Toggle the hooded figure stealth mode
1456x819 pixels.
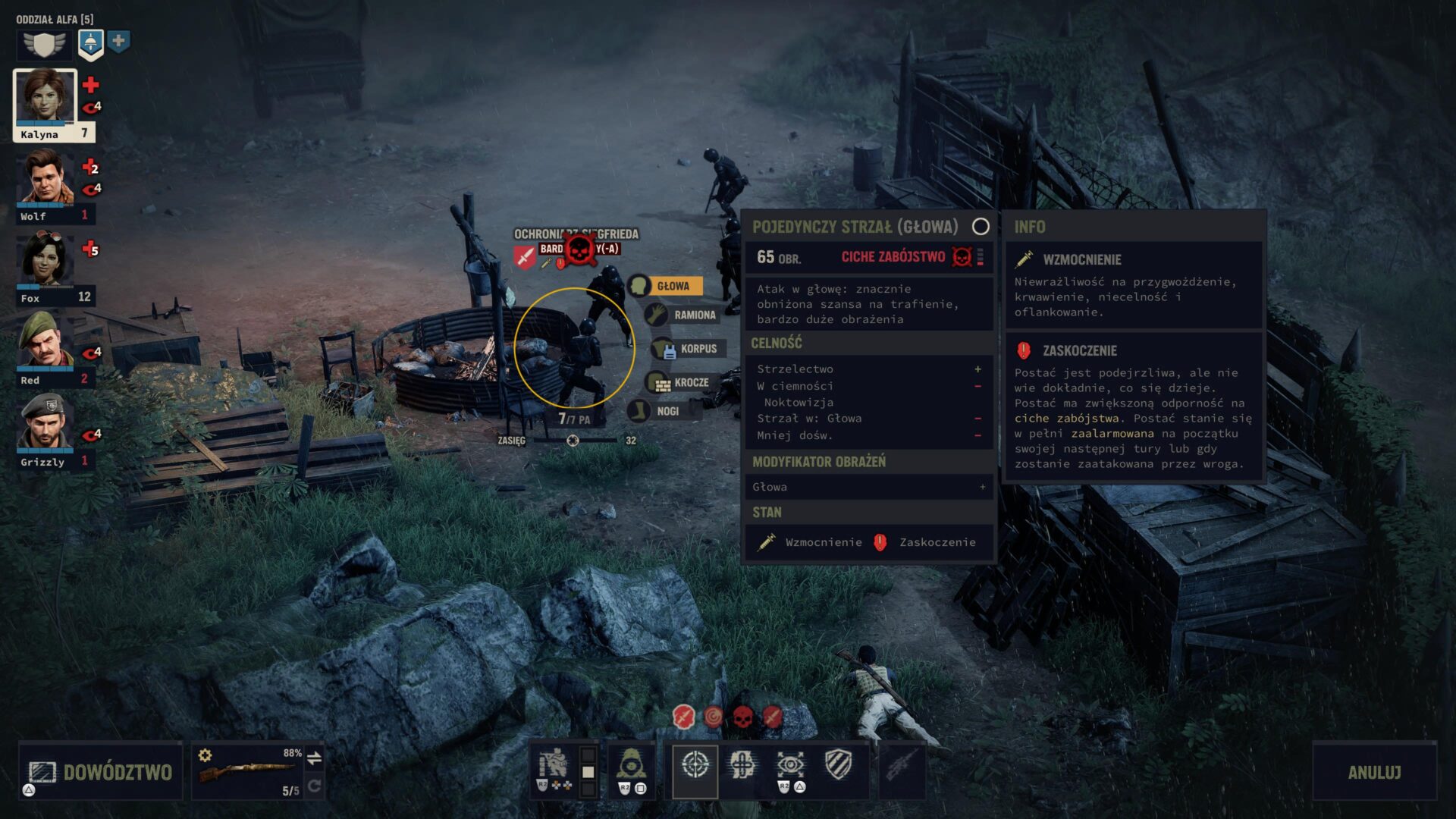631,764
